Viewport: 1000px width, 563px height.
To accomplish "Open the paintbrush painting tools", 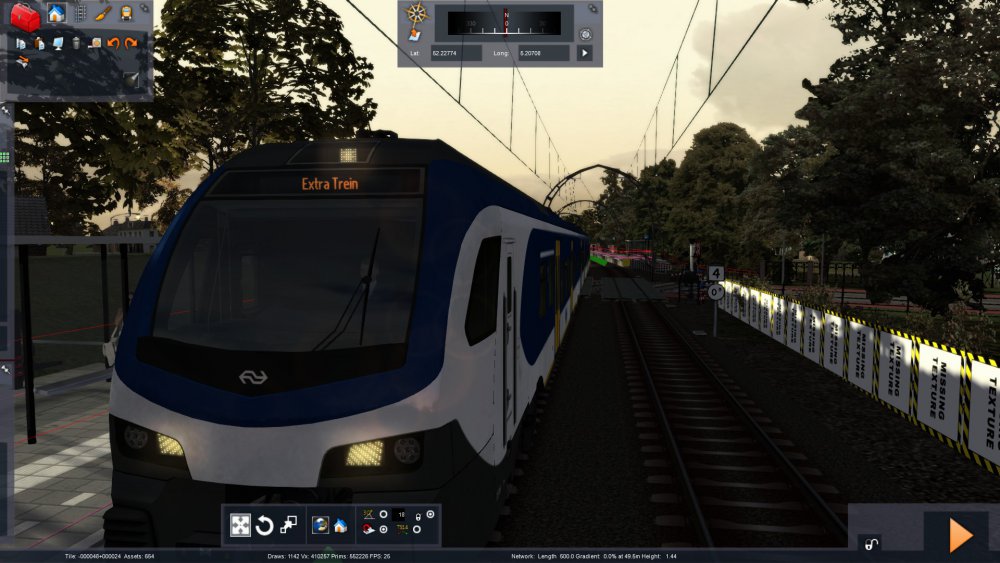I will (104, 14).
